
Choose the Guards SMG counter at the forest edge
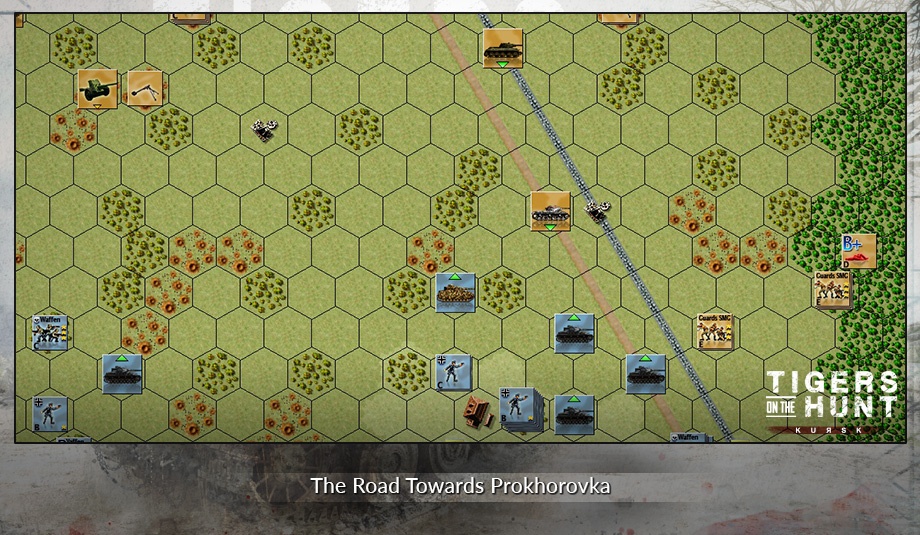[x=832, y=289]
